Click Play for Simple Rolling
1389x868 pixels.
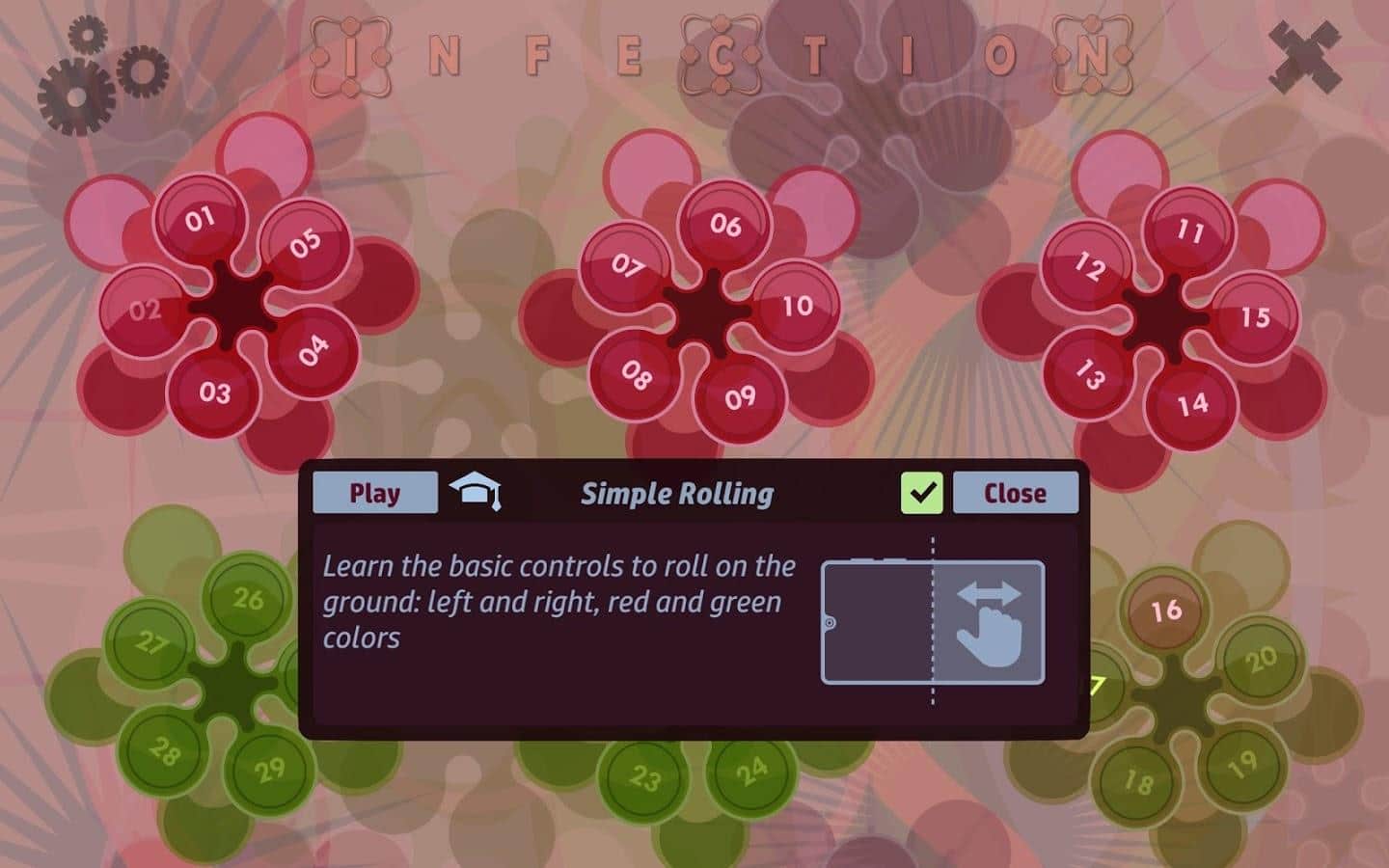[375, 492]
